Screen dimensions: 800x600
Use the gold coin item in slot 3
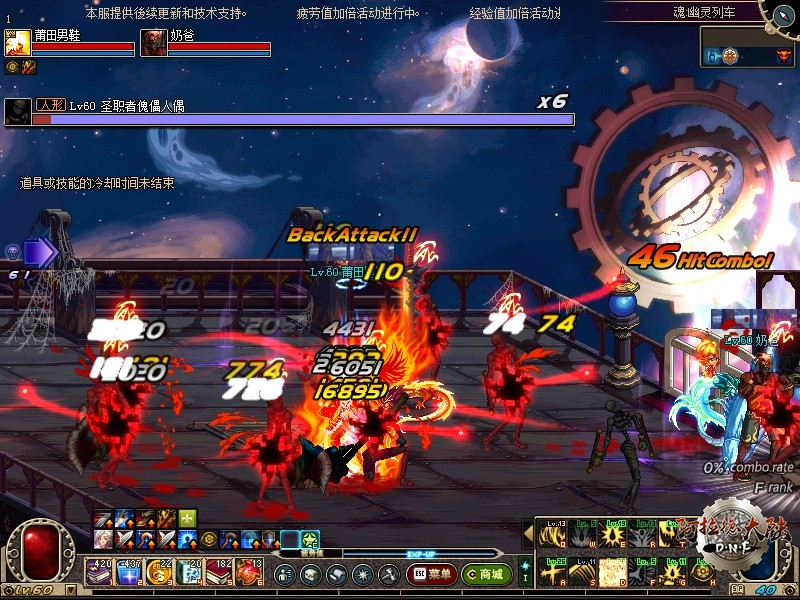158,572
